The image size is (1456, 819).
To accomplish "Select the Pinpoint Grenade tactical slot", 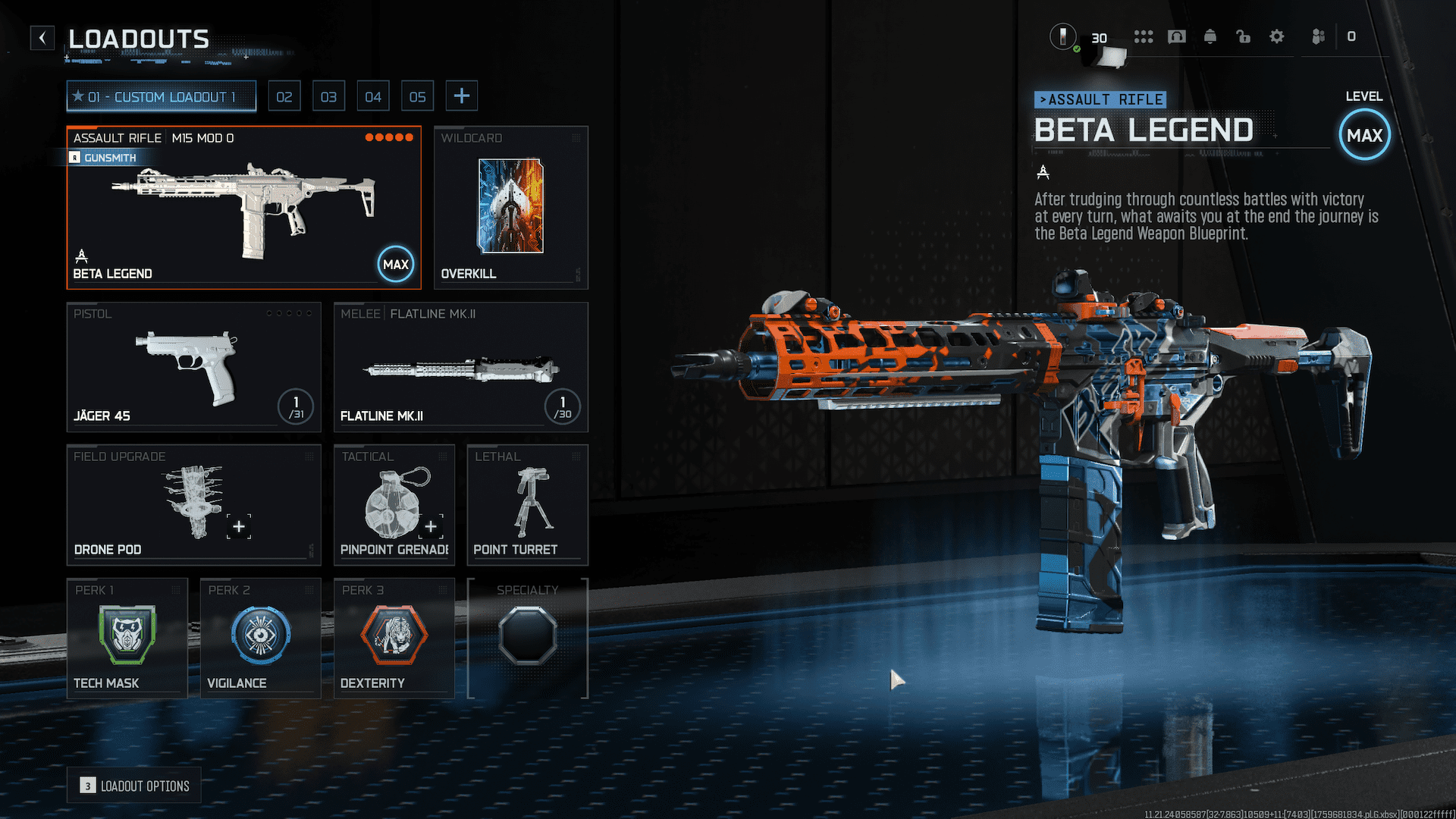I will pyautogui.click(x=394, y=505).
